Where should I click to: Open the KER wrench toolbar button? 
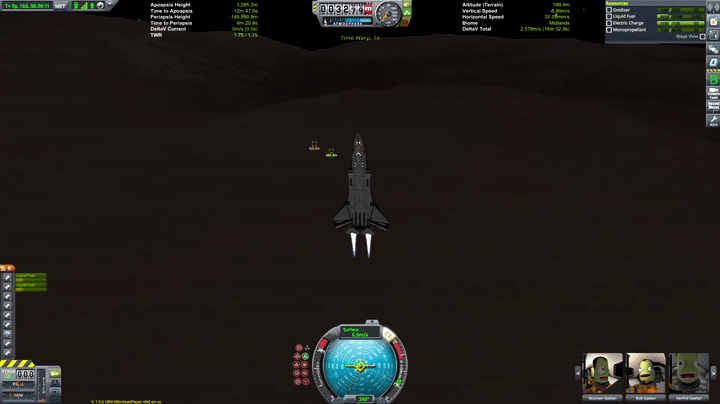(x=713, y=120)
